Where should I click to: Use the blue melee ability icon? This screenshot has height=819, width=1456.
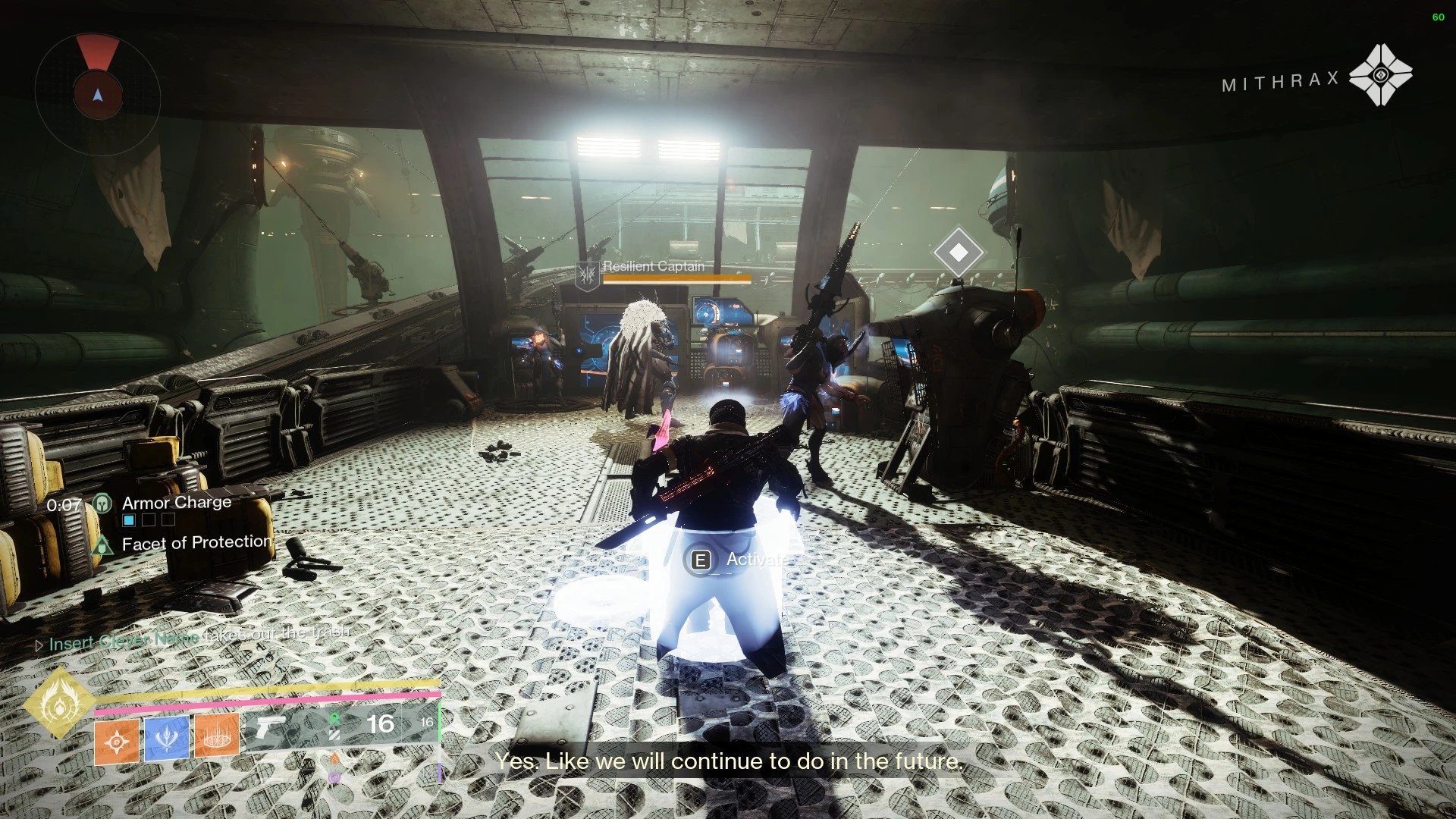pyautogui.click(x=167, y=739)
